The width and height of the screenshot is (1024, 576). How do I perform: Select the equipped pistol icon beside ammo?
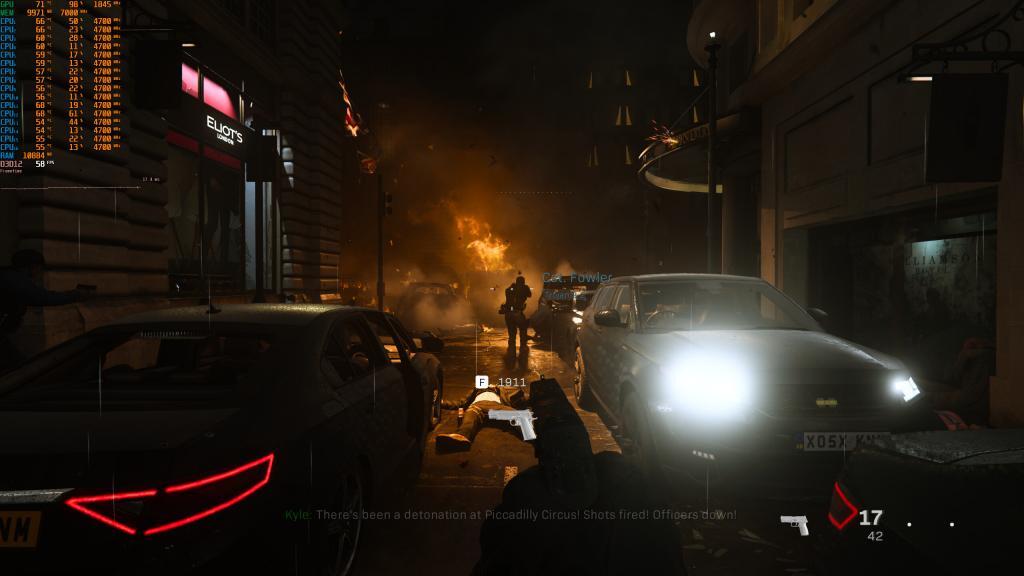[794, 524]
